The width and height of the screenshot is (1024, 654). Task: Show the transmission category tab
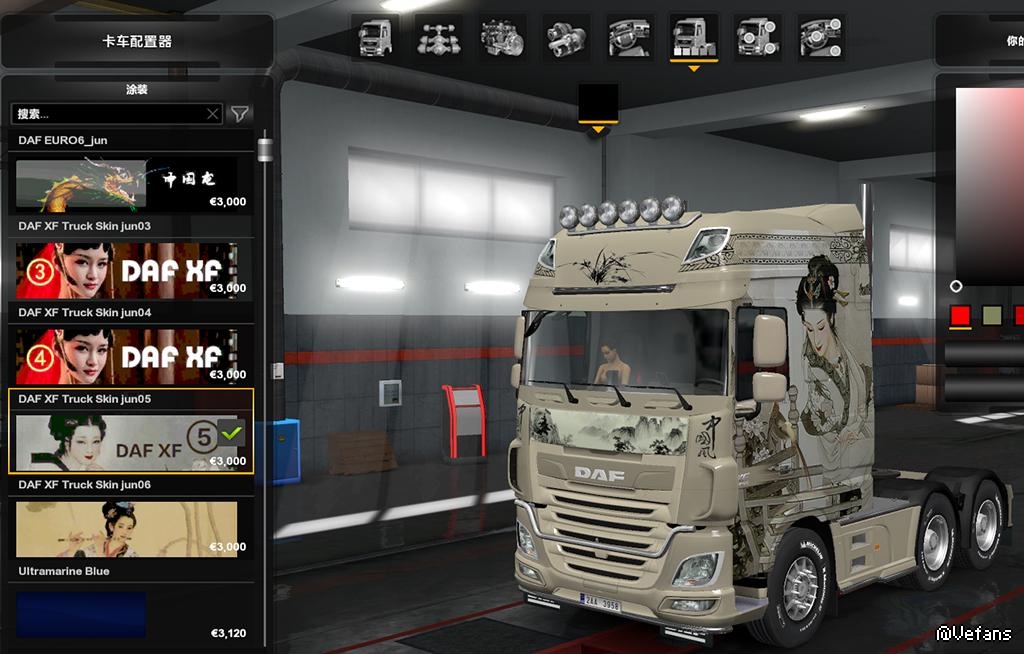pyautogui.click(x=566, y=37)
